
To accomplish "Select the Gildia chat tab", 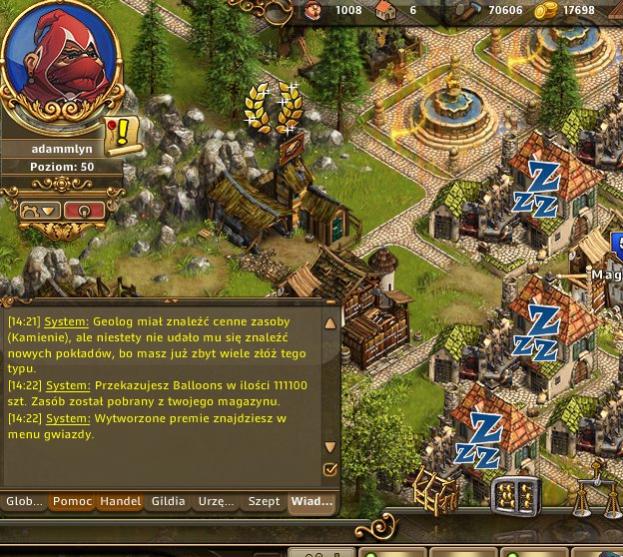I will click(x=167, y=501).
